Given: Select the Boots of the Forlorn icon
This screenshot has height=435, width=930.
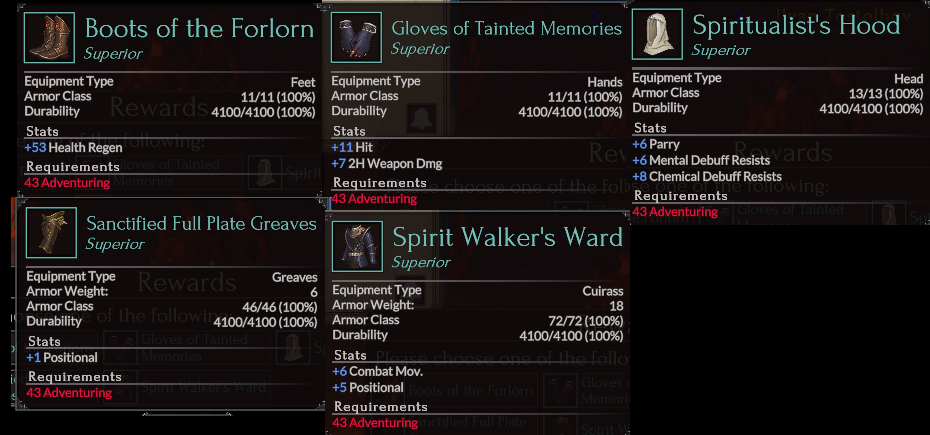Looking at the screenshot, I should point(50,37).
